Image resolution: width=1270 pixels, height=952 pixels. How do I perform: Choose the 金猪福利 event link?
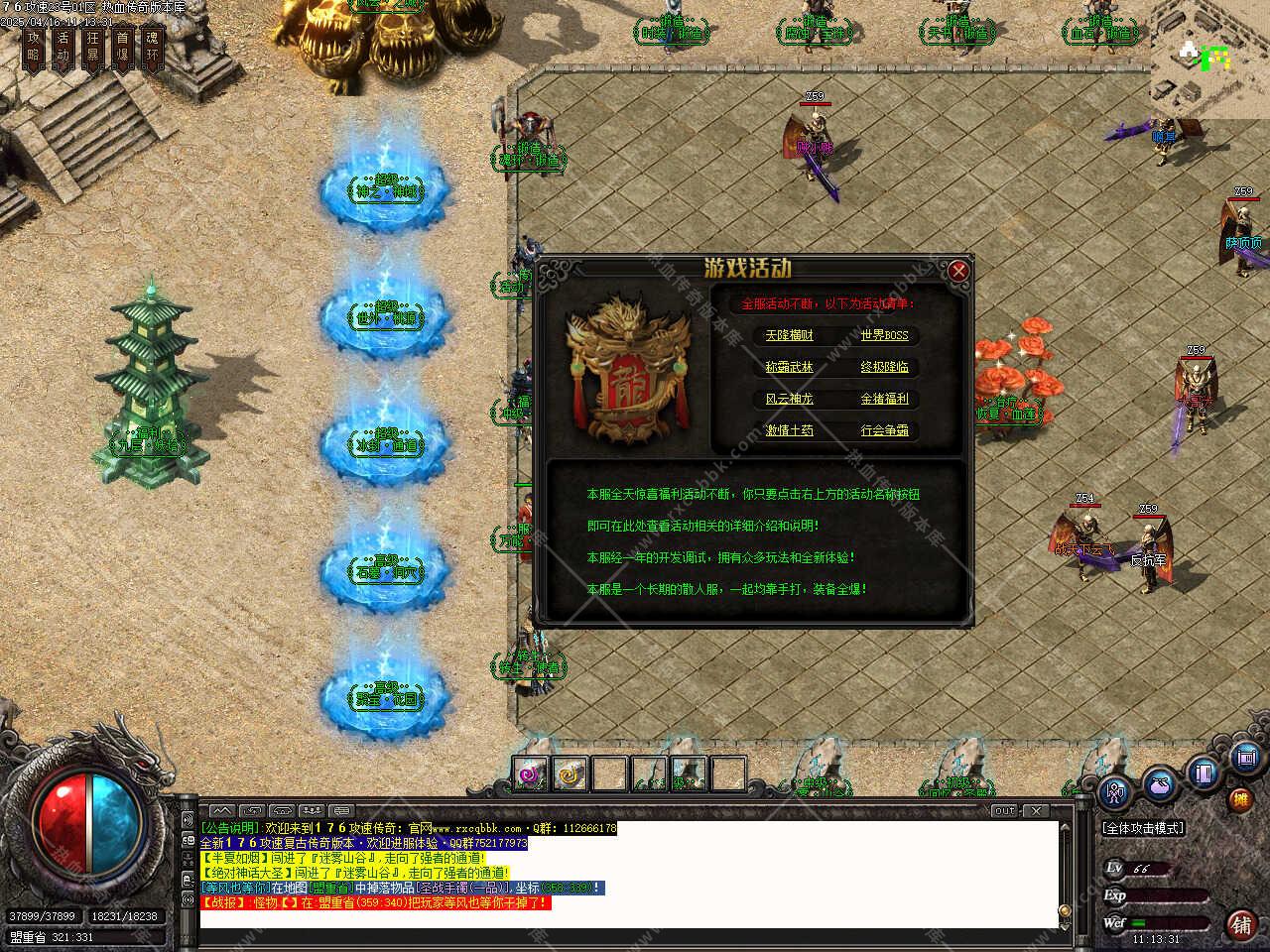pos(884,400)
